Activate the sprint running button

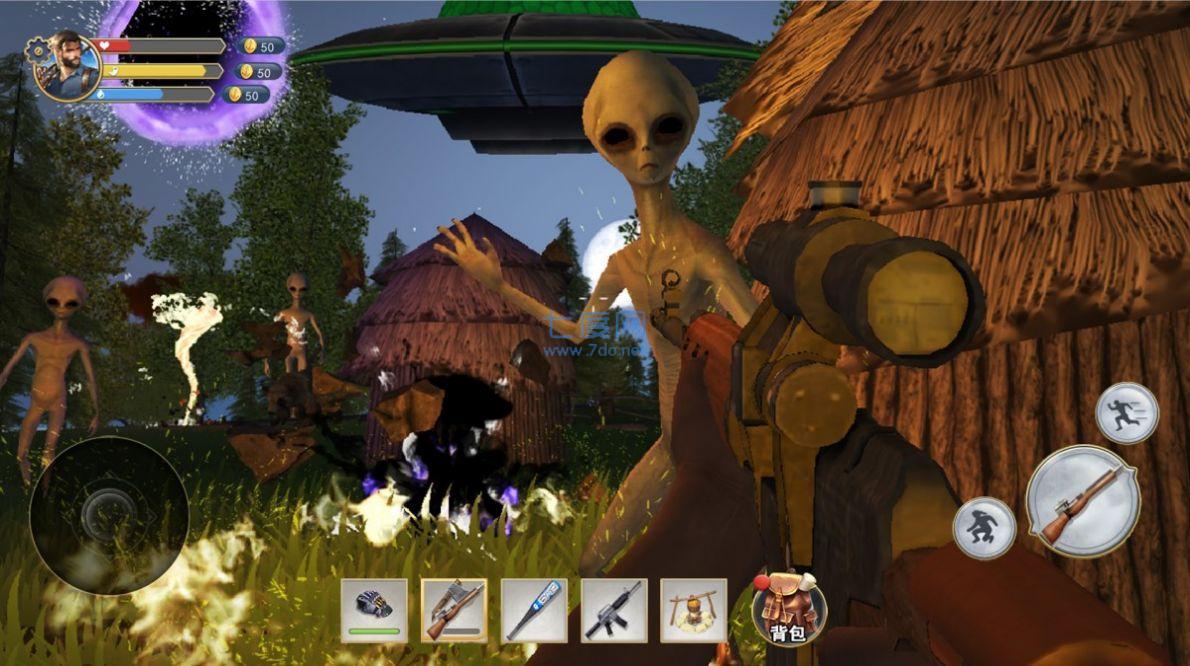[x=1127, y=413]
